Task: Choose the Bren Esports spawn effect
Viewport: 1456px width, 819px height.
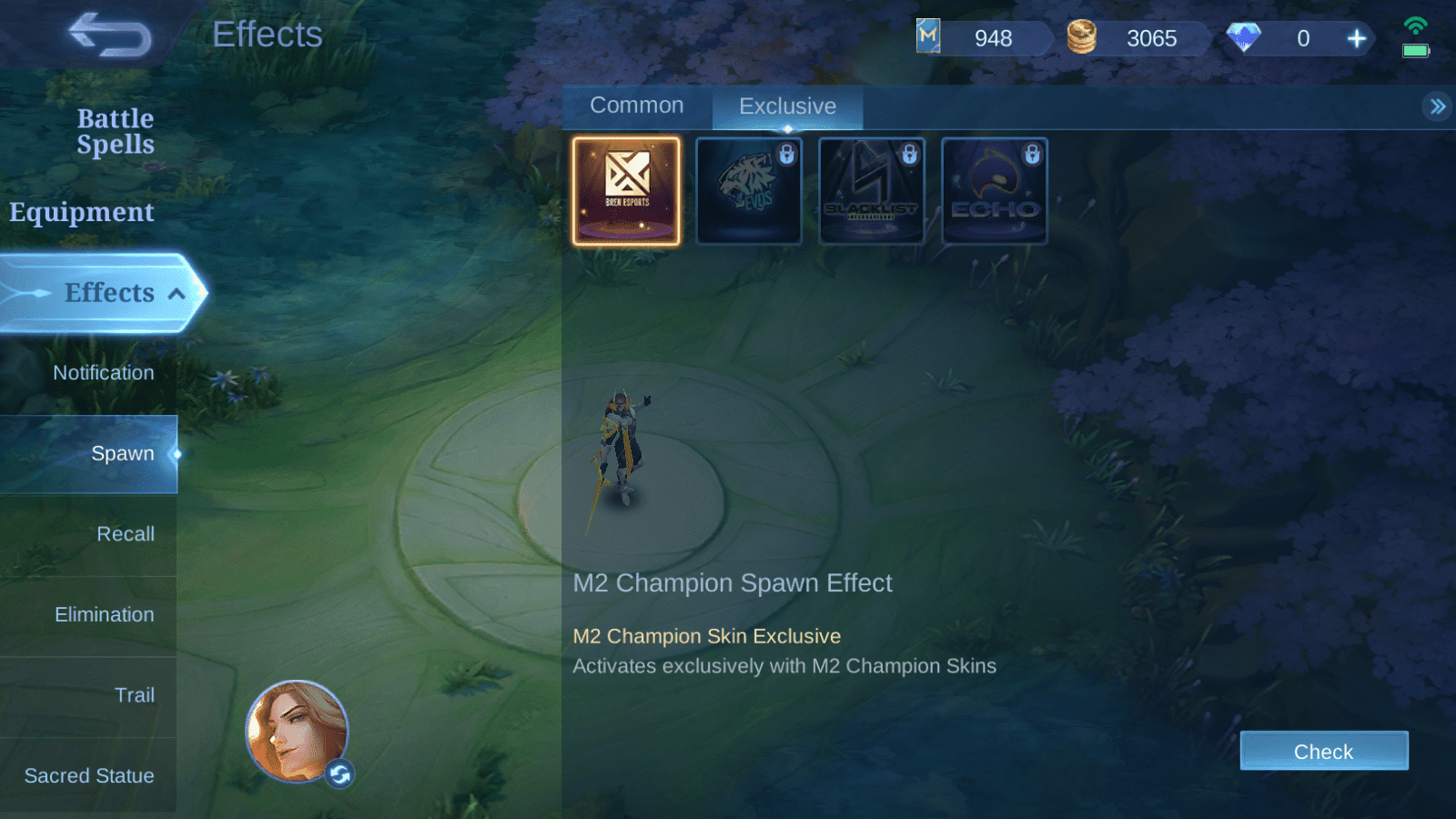Action: (626, 191)
